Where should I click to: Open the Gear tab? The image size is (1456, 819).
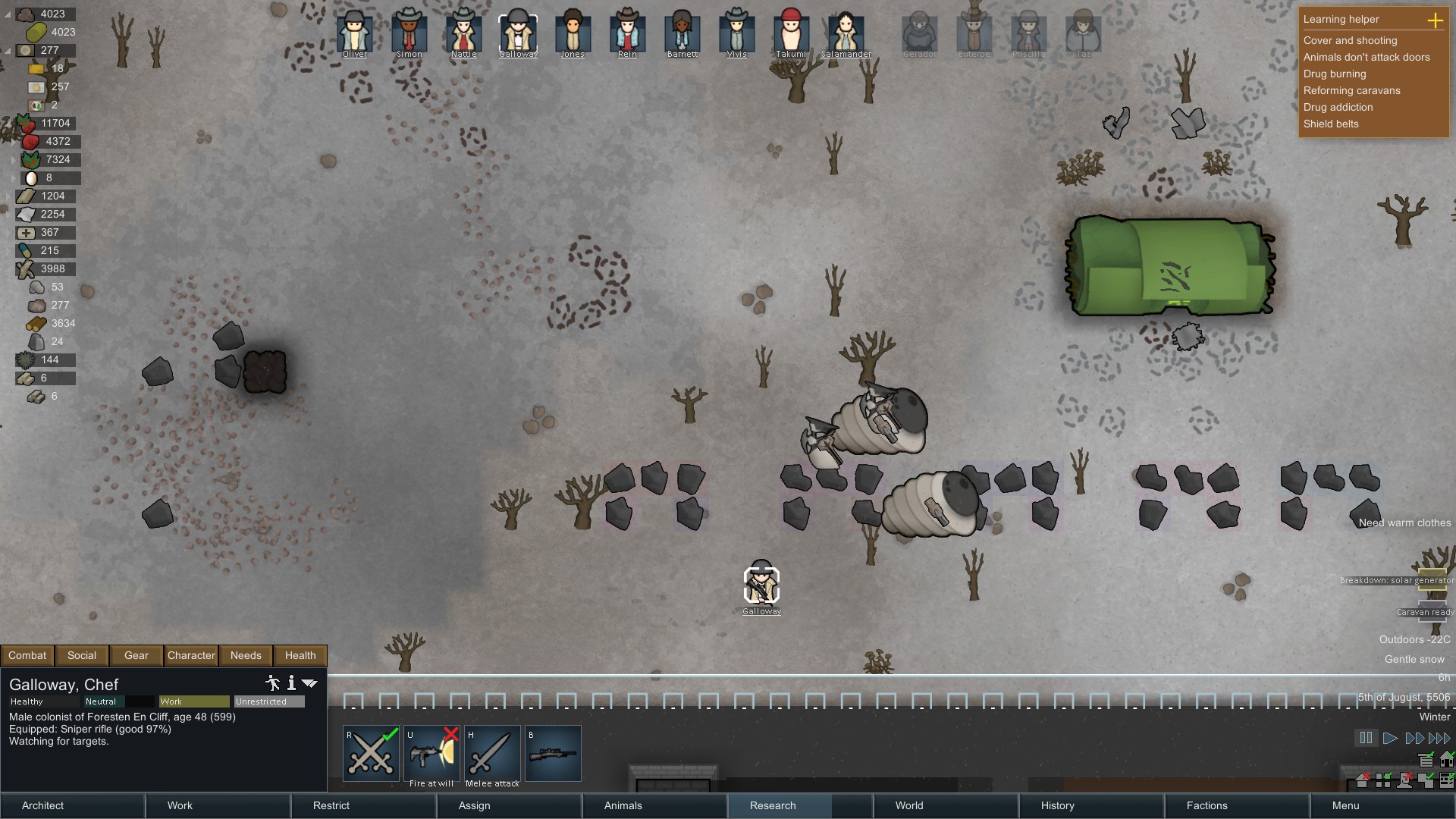point(136,655)
